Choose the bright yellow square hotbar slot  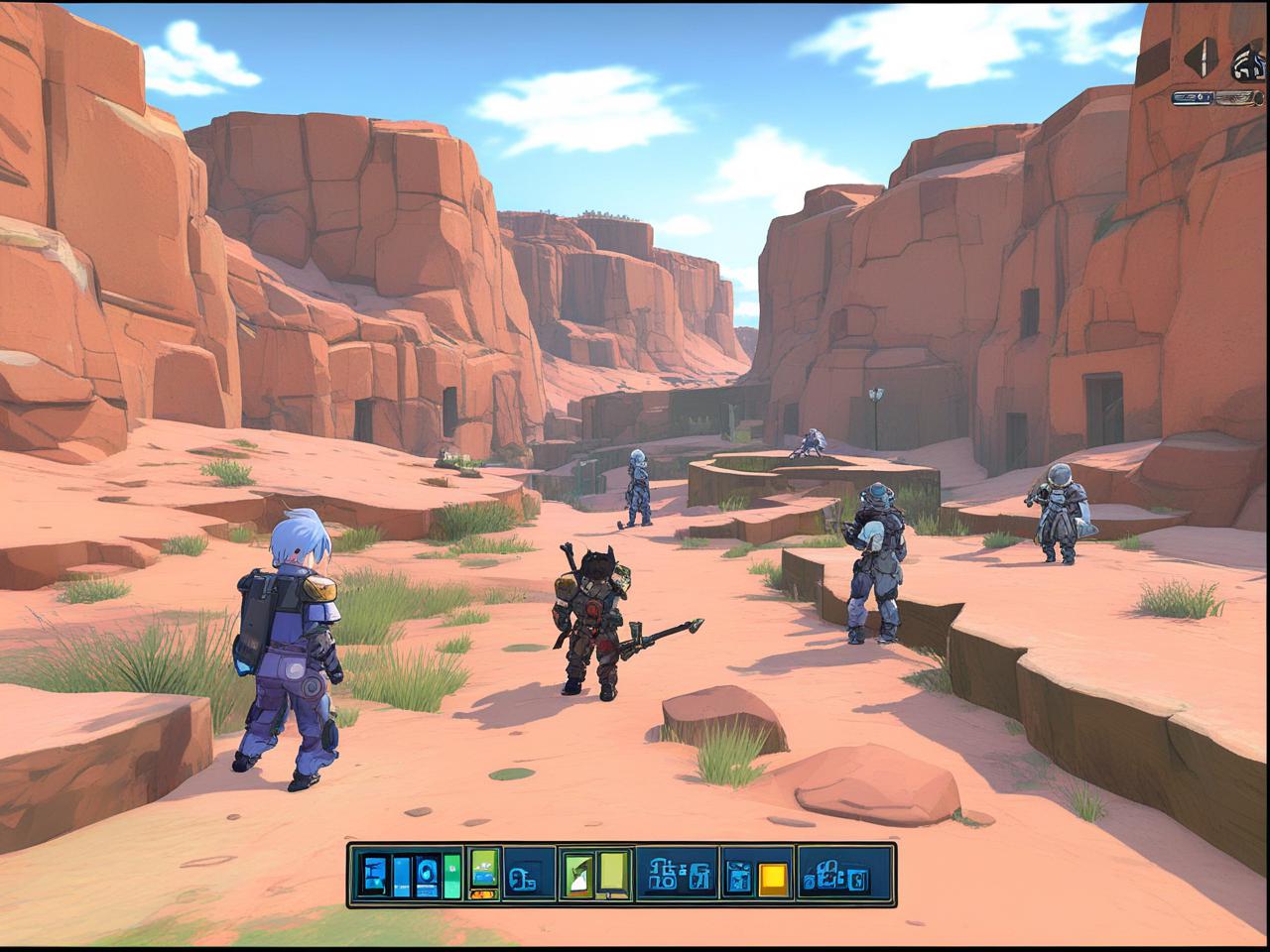pos(772,878)
